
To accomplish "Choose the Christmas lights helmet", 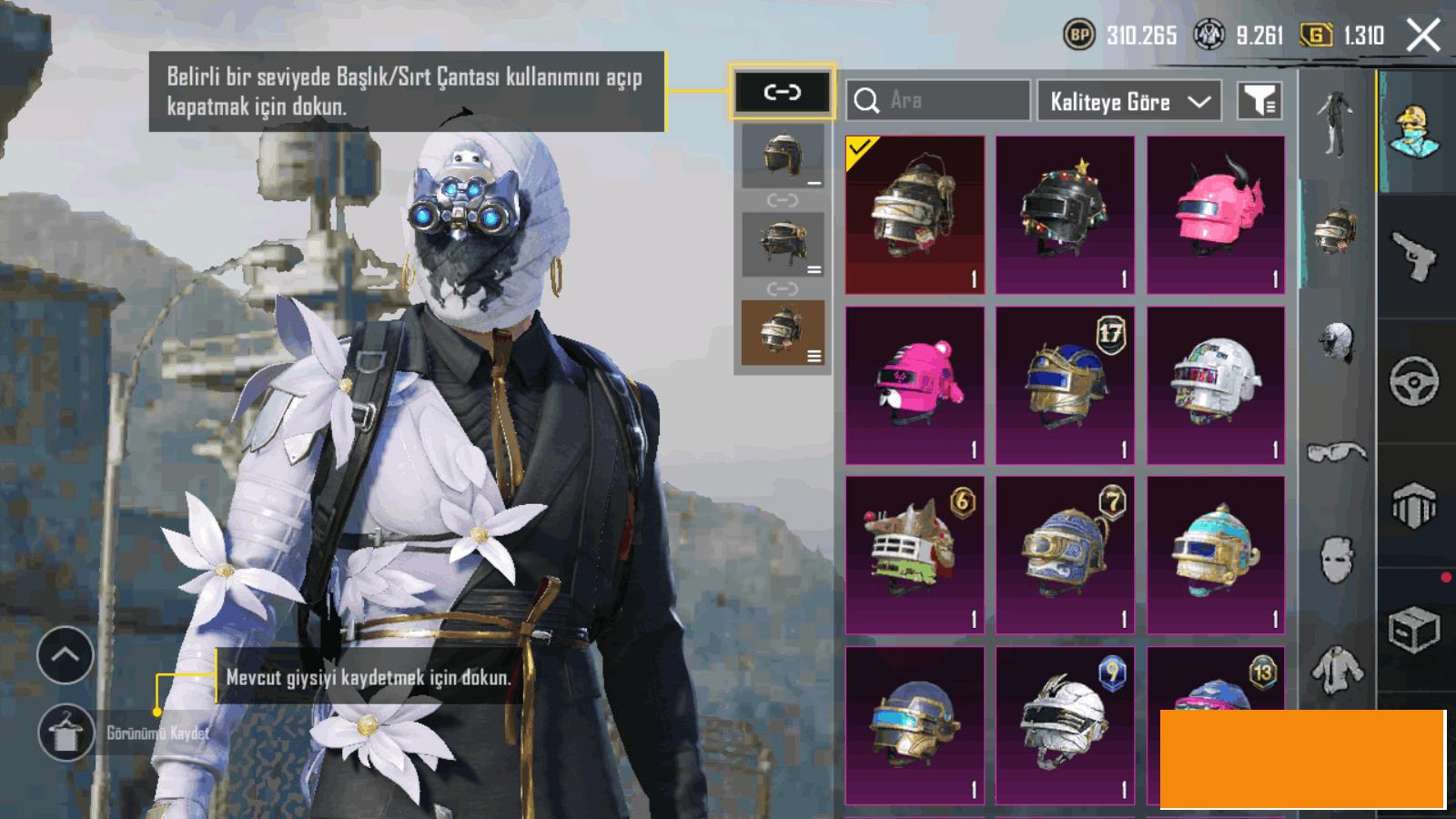I will (1065, 215).
